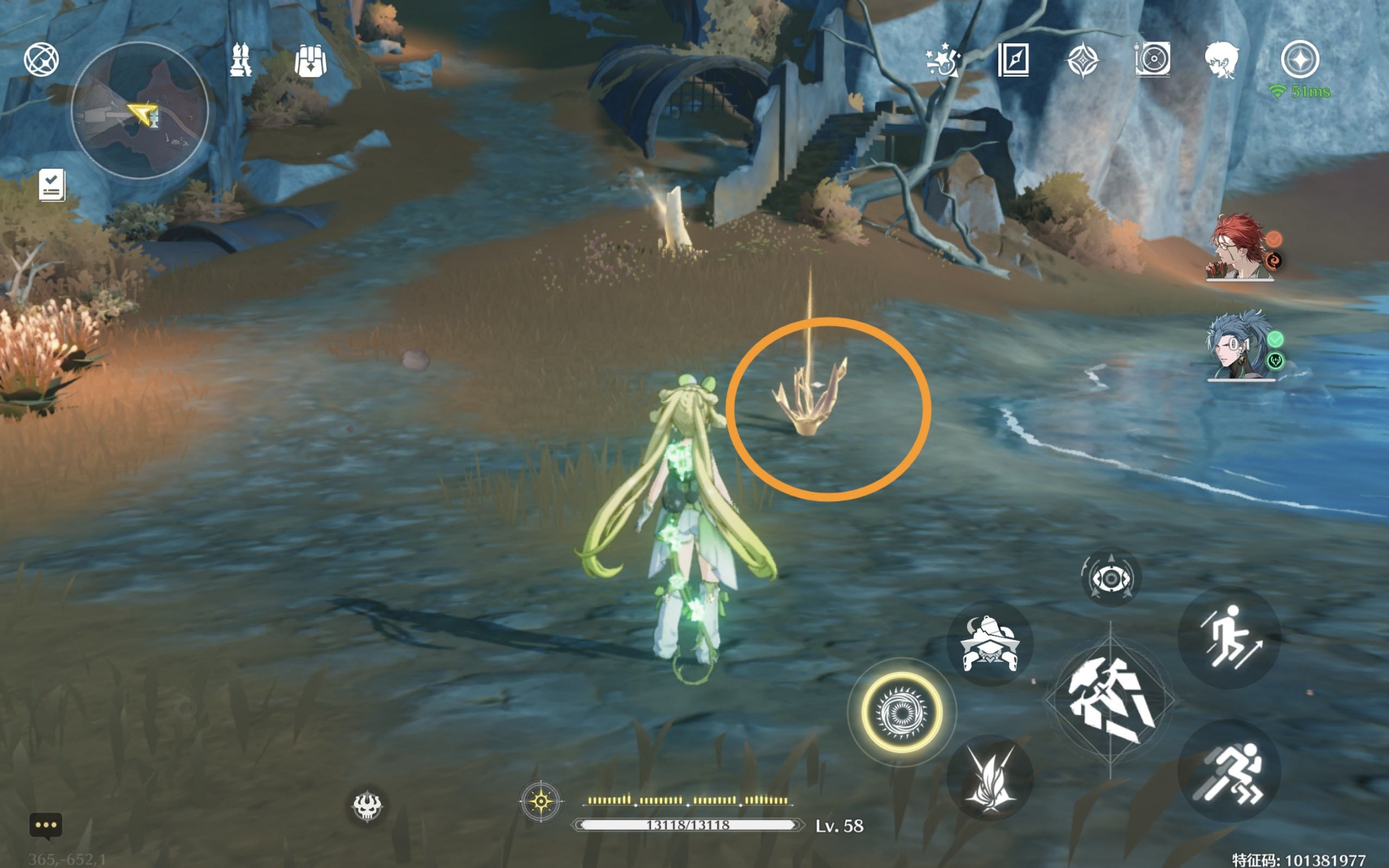
Task: Open the backpack inventory
Action: click(310, 60)
